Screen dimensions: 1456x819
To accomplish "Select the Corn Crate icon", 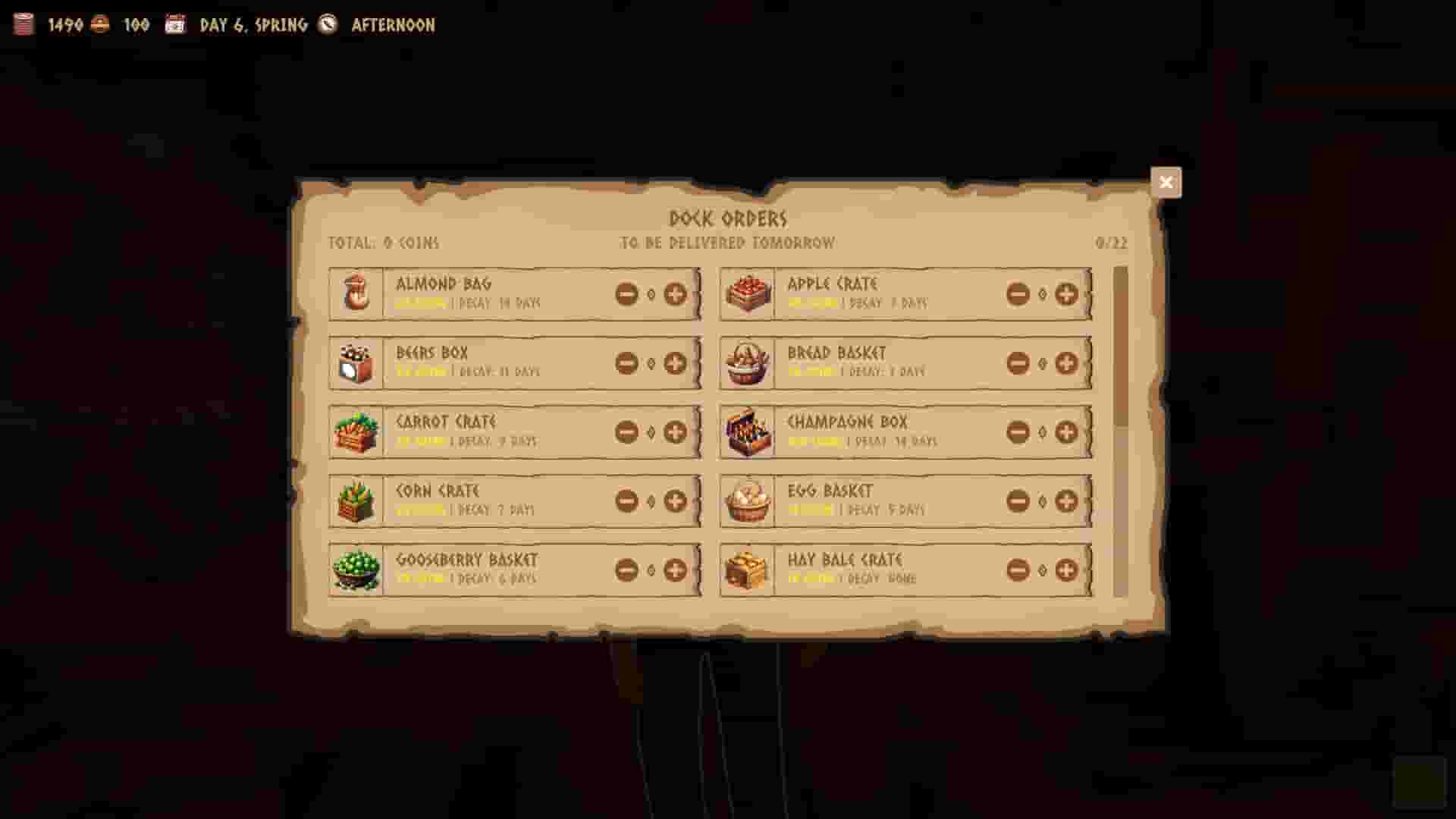I will (356, 500).
